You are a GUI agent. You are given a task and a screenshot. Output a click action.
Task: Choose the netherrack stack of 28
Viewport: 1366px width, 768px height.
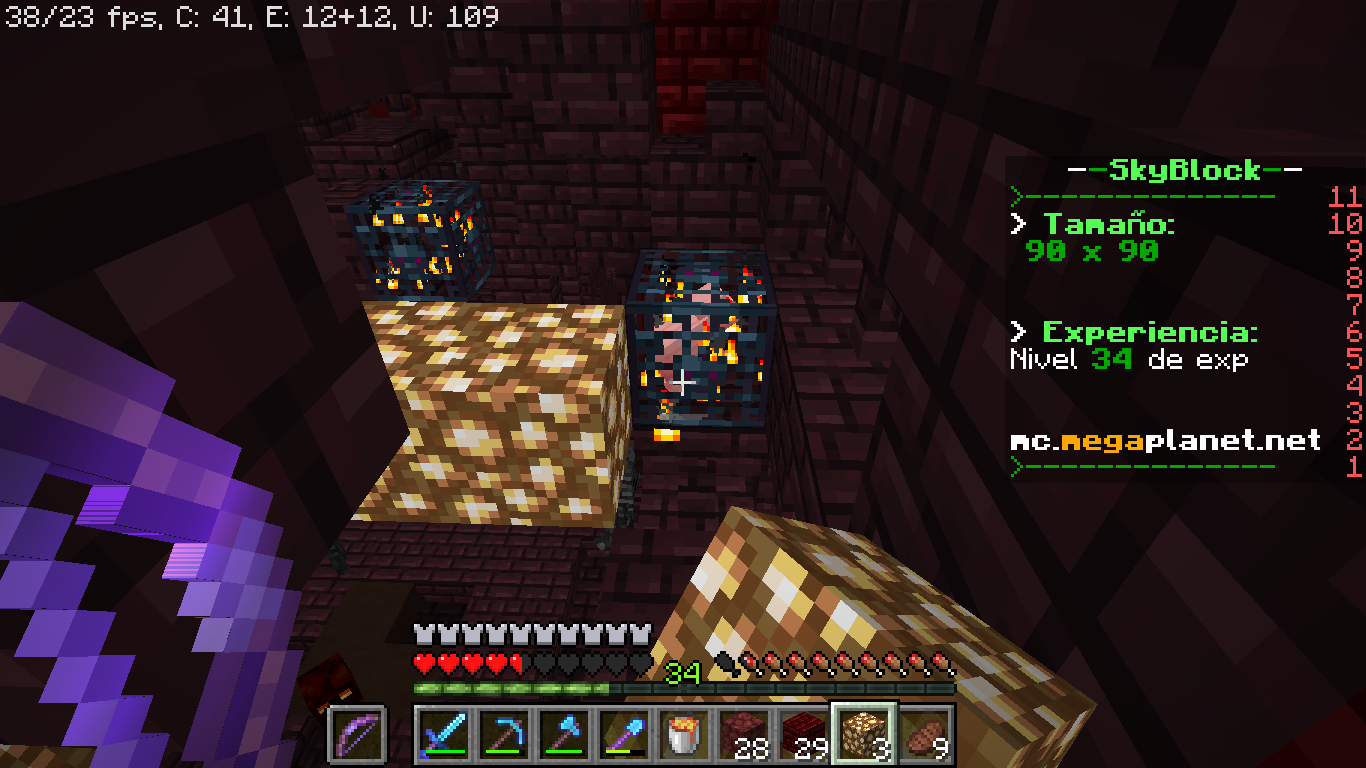point(744,734)
